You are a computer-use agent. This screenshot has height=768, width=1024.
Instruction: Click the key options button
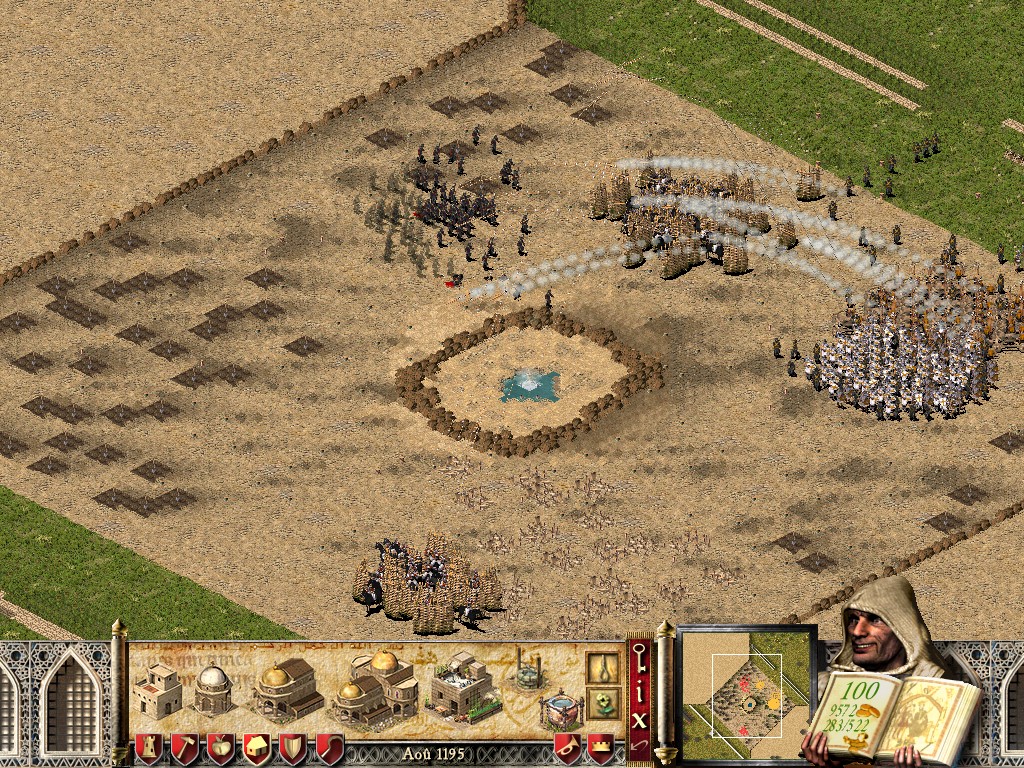point(639,658)
